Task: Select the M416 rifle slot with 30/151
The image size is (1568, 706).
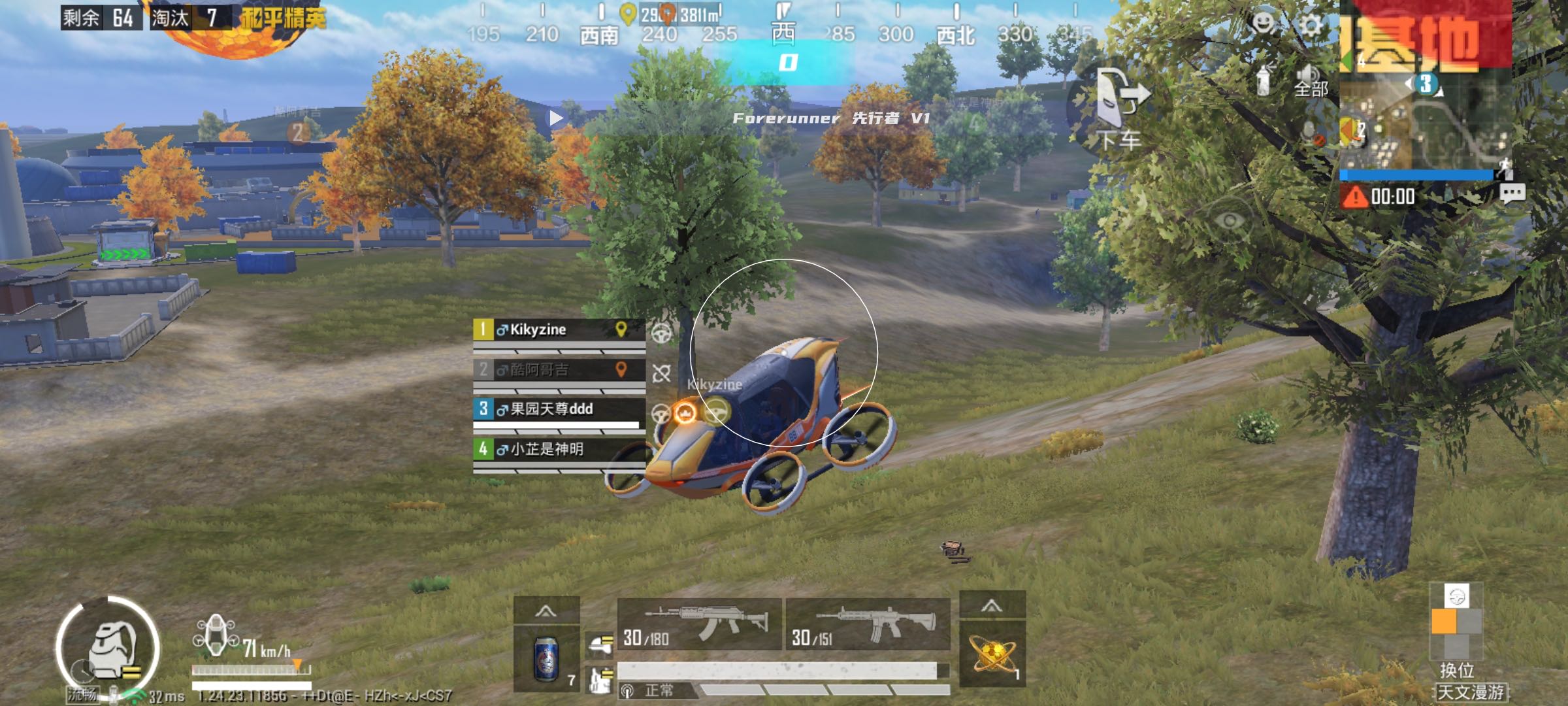Action: pyautogui.click(x=868, y=624)
